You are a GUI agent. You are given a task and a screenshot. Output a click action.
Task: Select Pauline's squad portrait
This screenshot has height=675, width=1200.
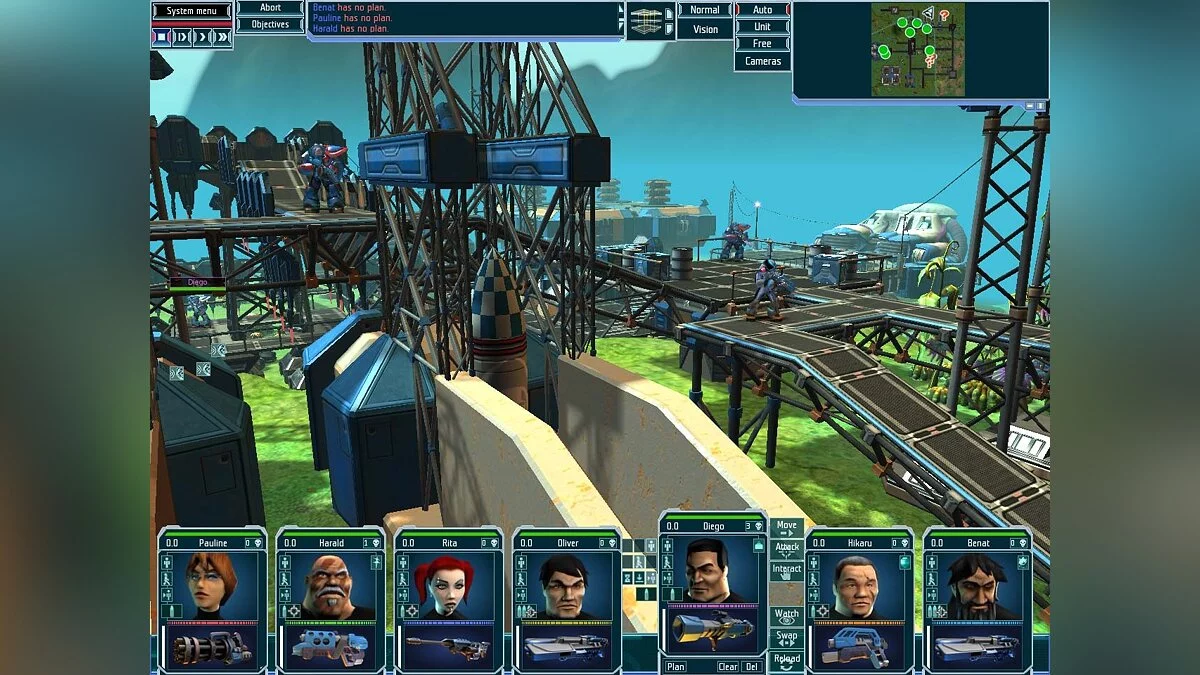212,584
